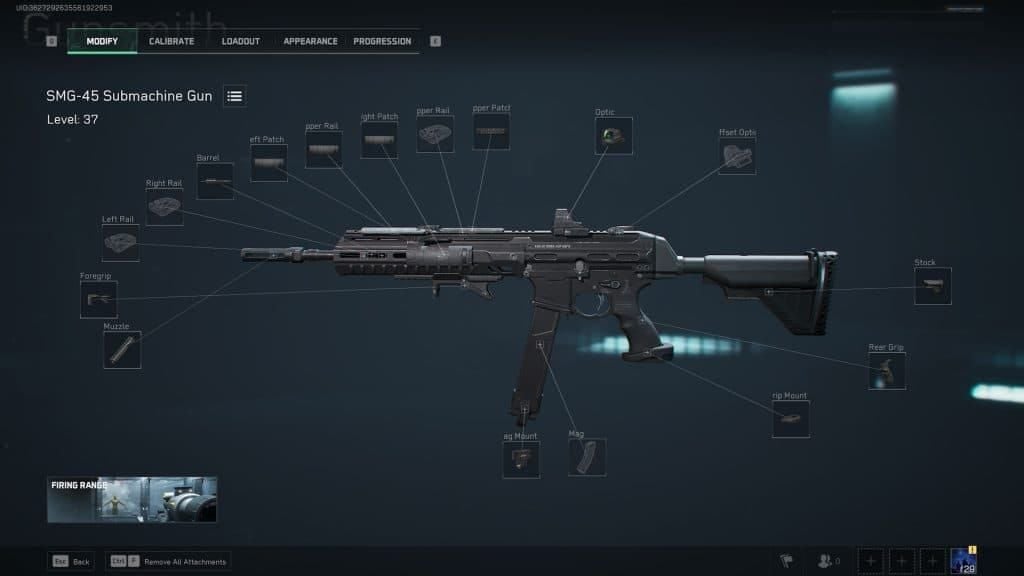Select the Stock attachment slot

(932, 286)
